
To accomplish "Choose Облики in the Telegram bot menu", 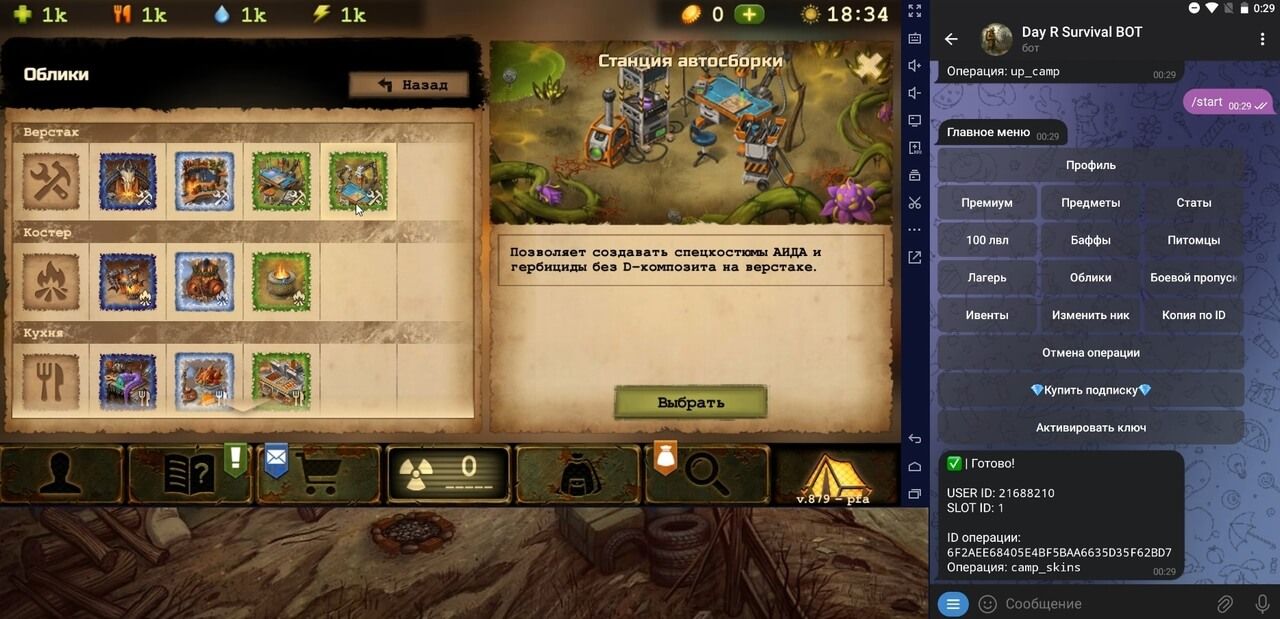I will point(1090,277).
